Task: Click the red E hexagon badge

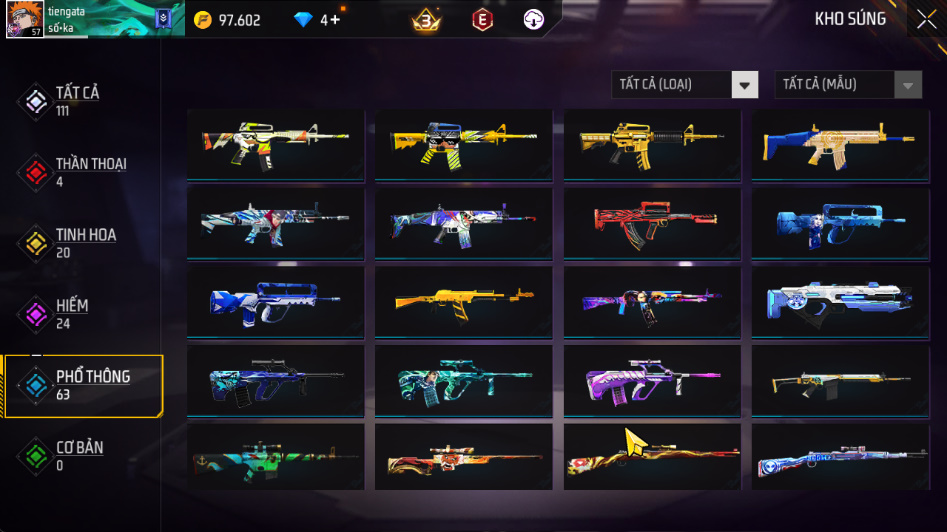Action: point(483,20)
